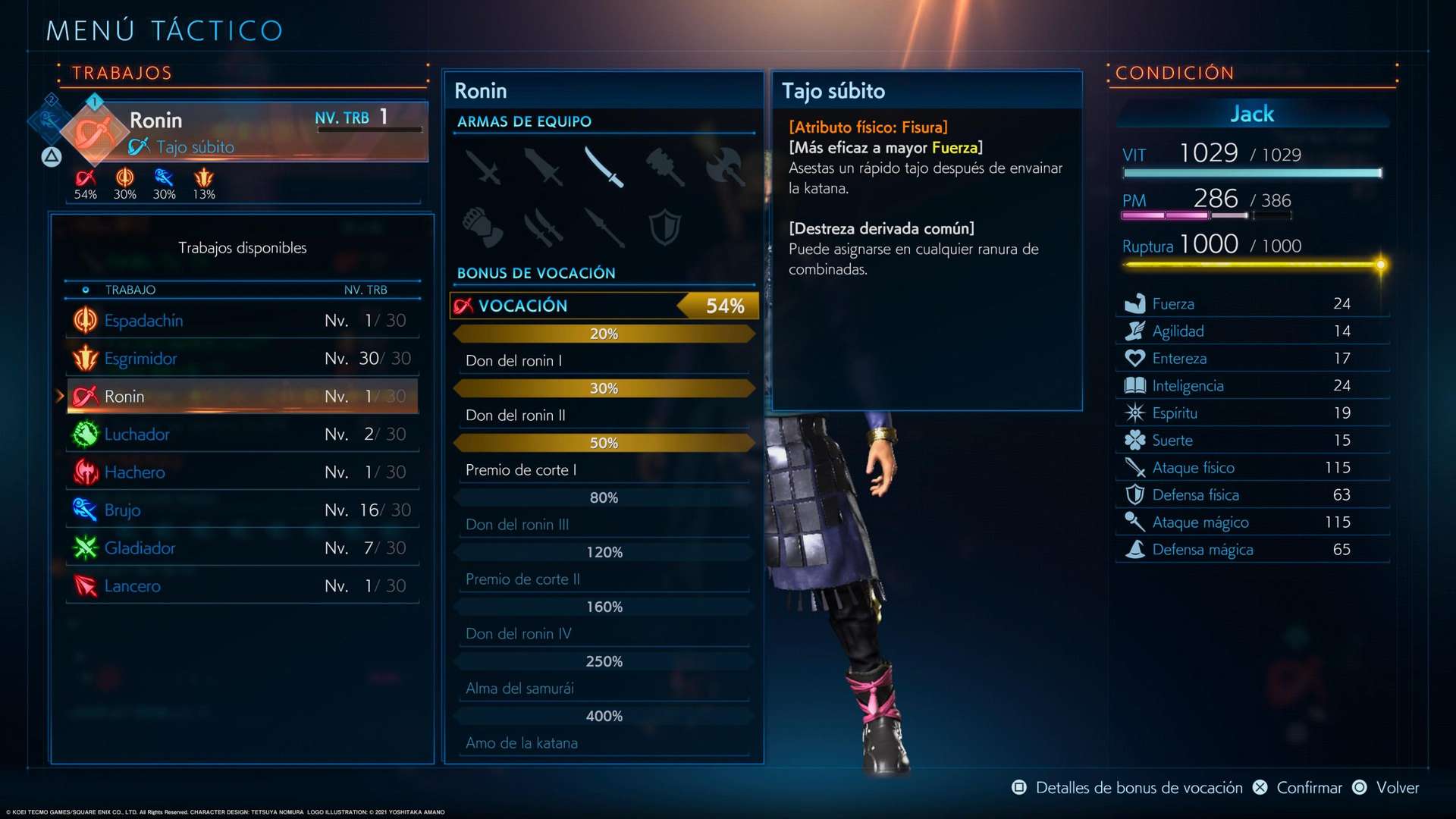Open Detalles de bonus de vocación
Screen dimensions: 1456x819
point(1128,788)
